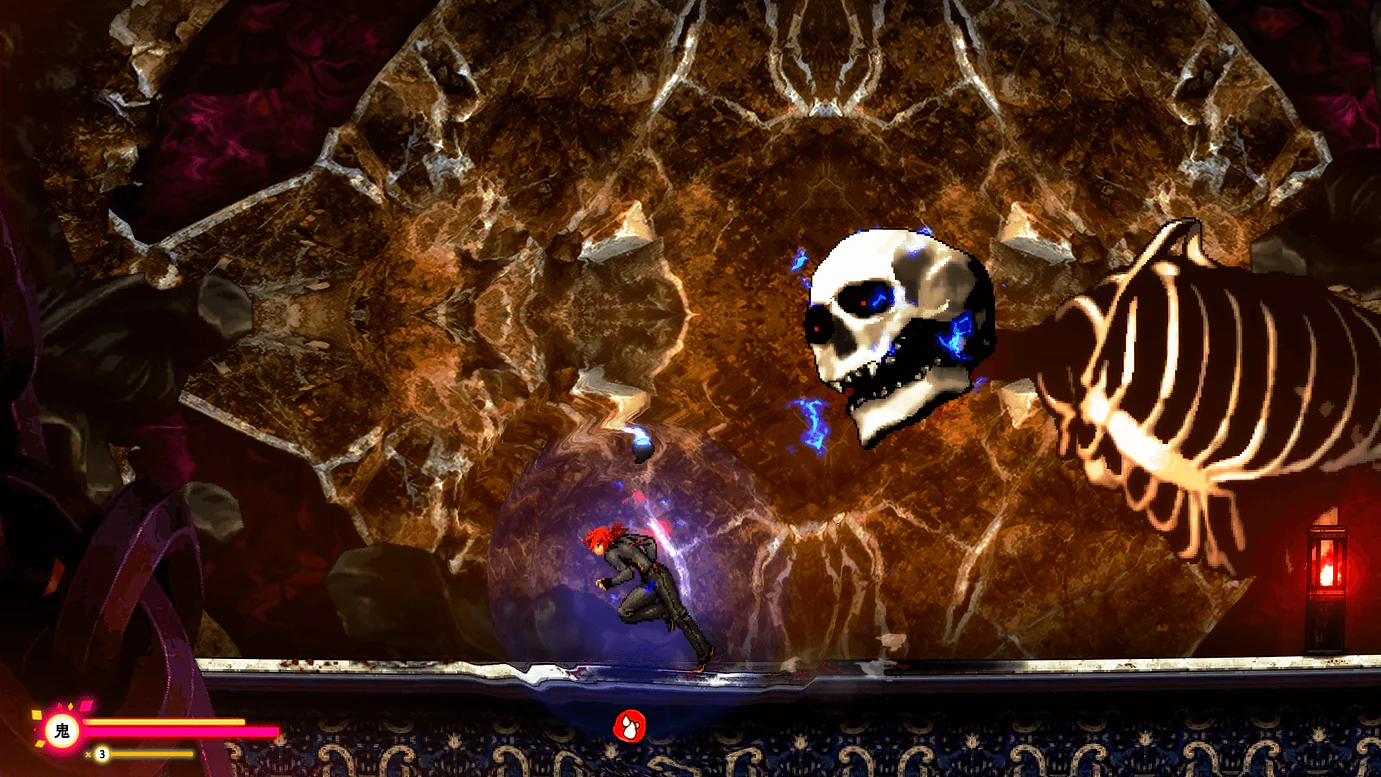Select the glowing 鬼 emblem badge
Screen dimensions: 1381x777
click(x=62, y=730)
